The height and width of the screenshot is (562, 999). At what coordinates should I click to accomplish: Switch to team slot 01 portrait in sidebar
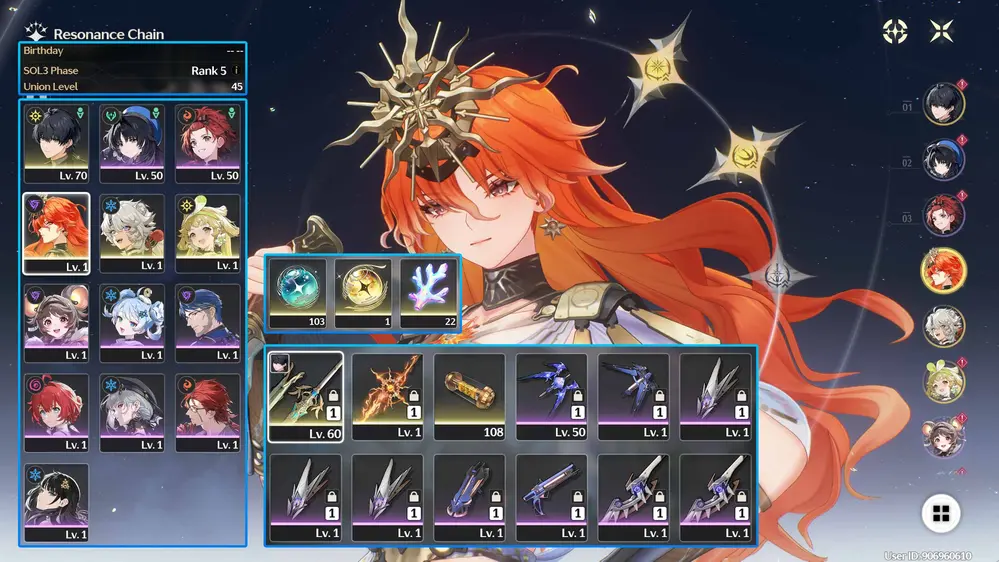click(x=943, y=104)
